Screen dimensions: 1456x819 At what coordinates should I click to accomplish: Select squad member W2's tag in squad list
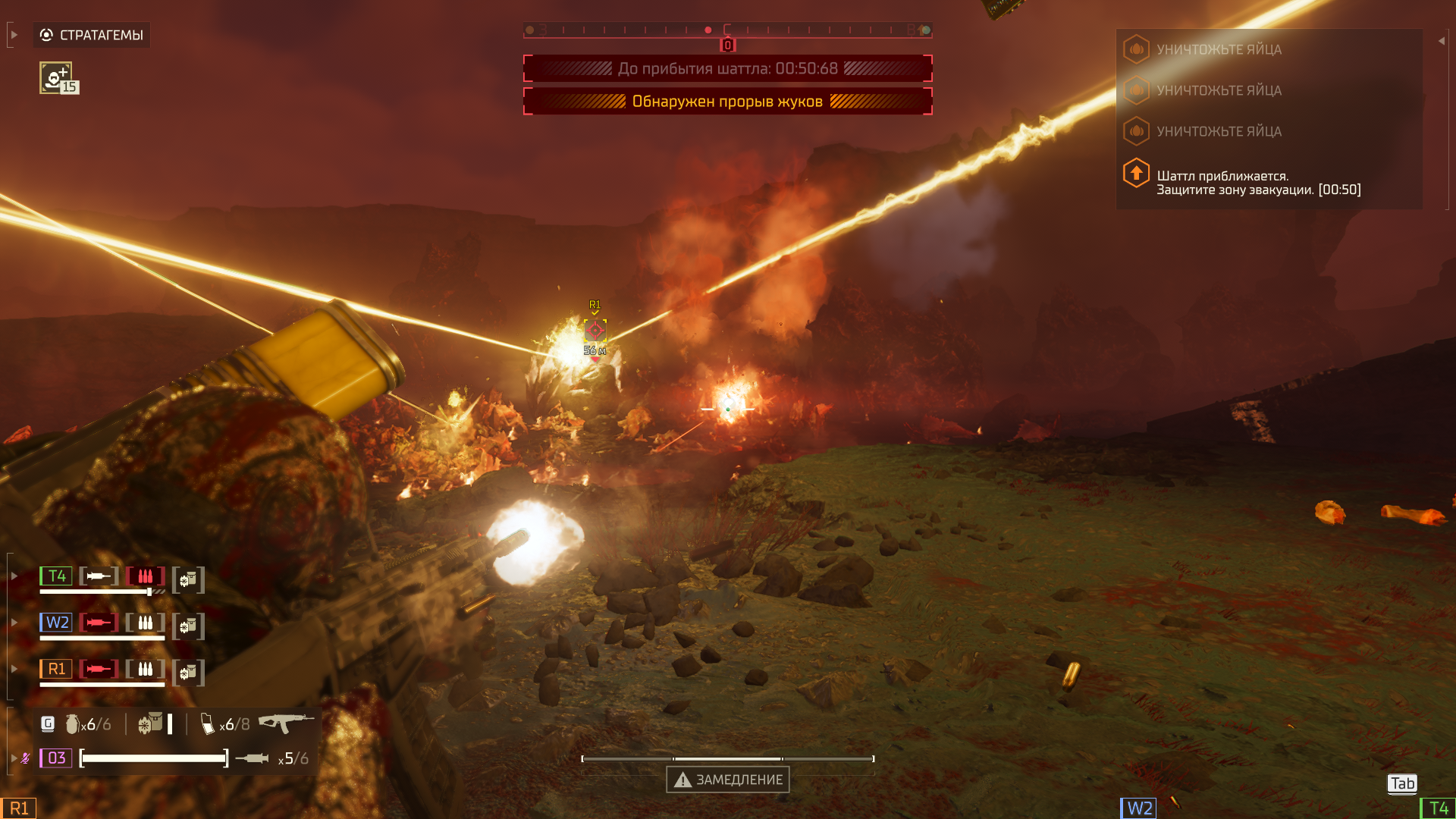57,623
